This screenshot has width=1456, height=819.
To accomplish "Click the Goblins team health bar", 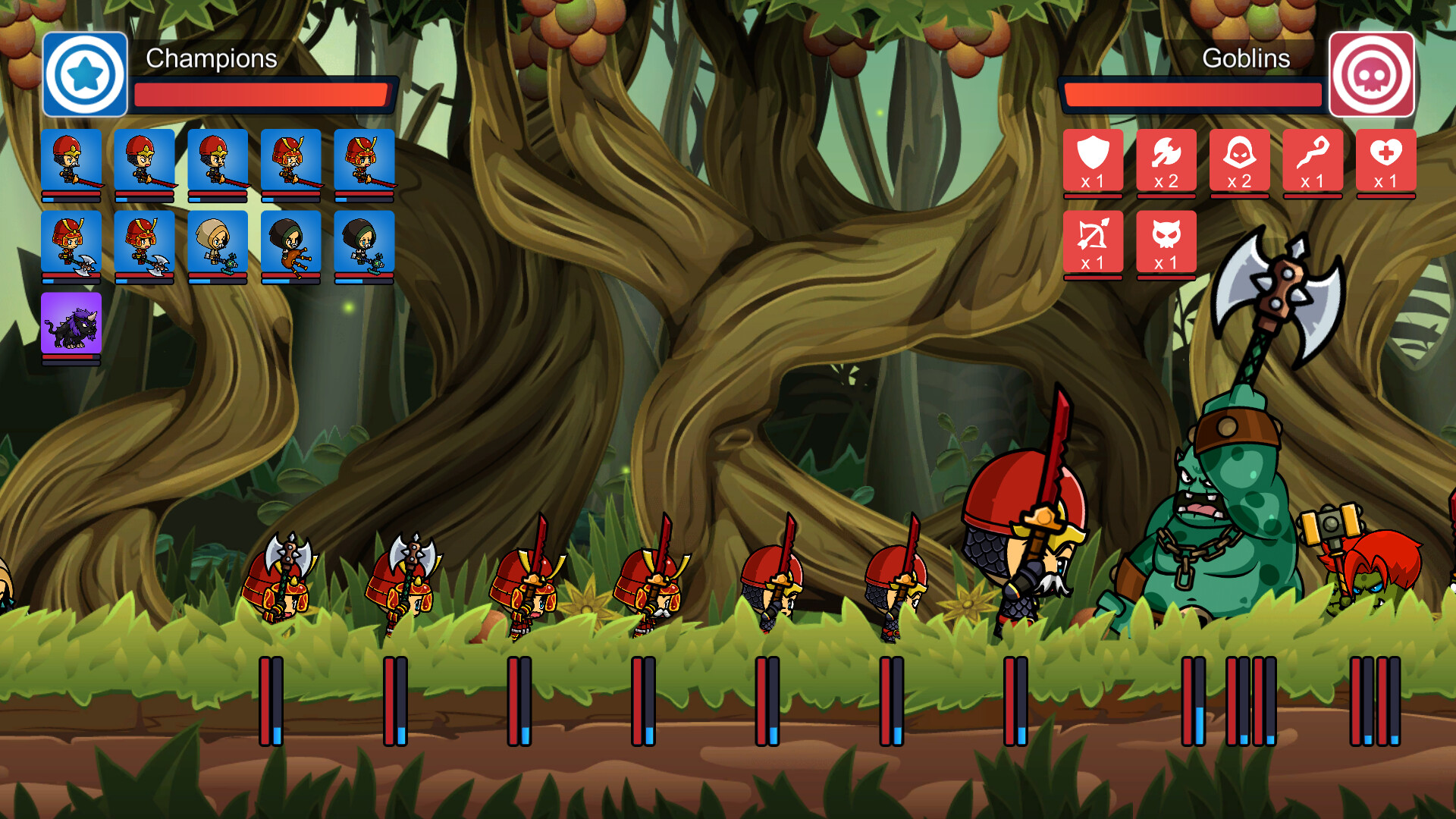I will coord(1193,93).
